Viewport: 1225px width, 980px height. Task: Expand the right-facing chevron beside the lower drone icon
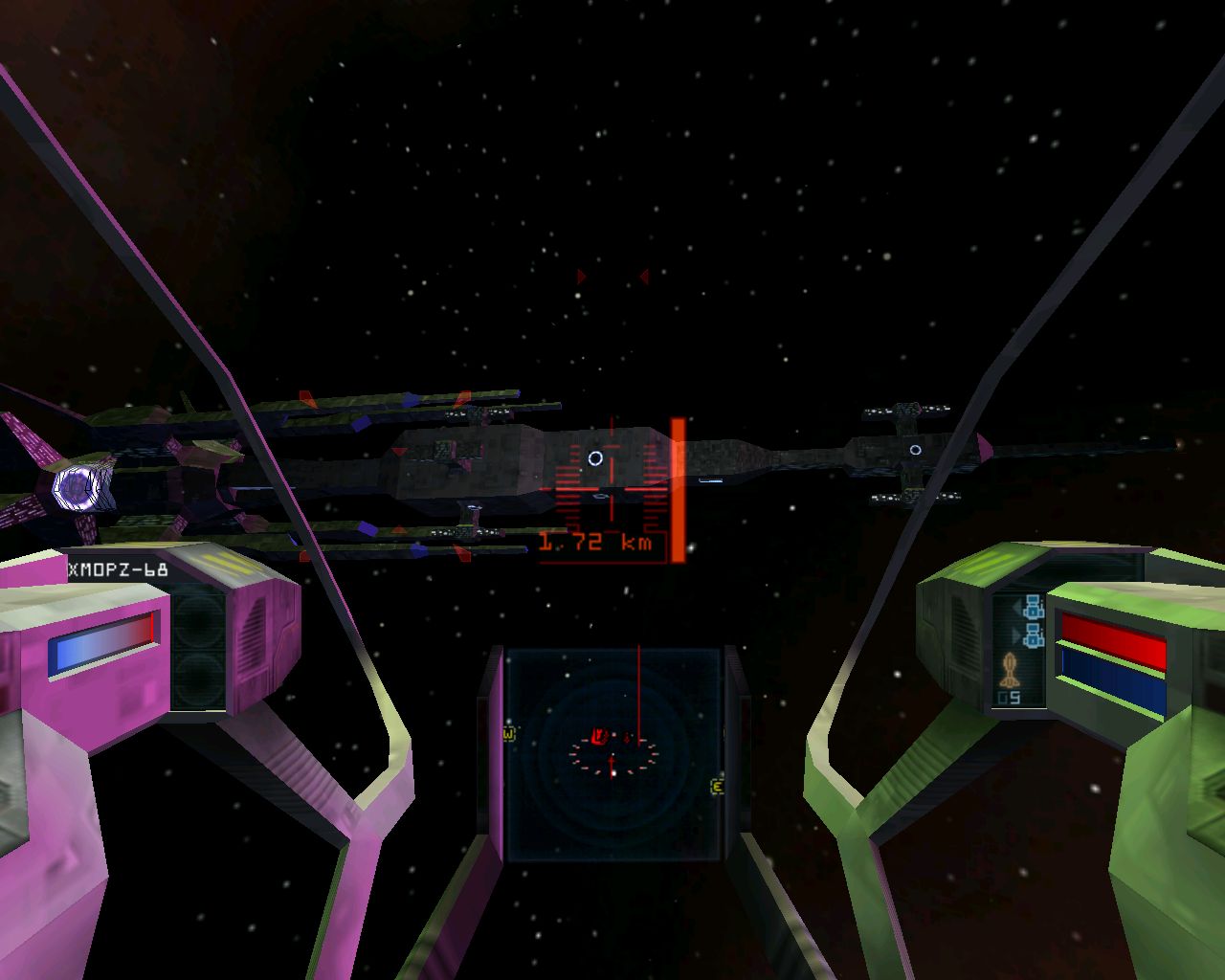point(1016,634)
